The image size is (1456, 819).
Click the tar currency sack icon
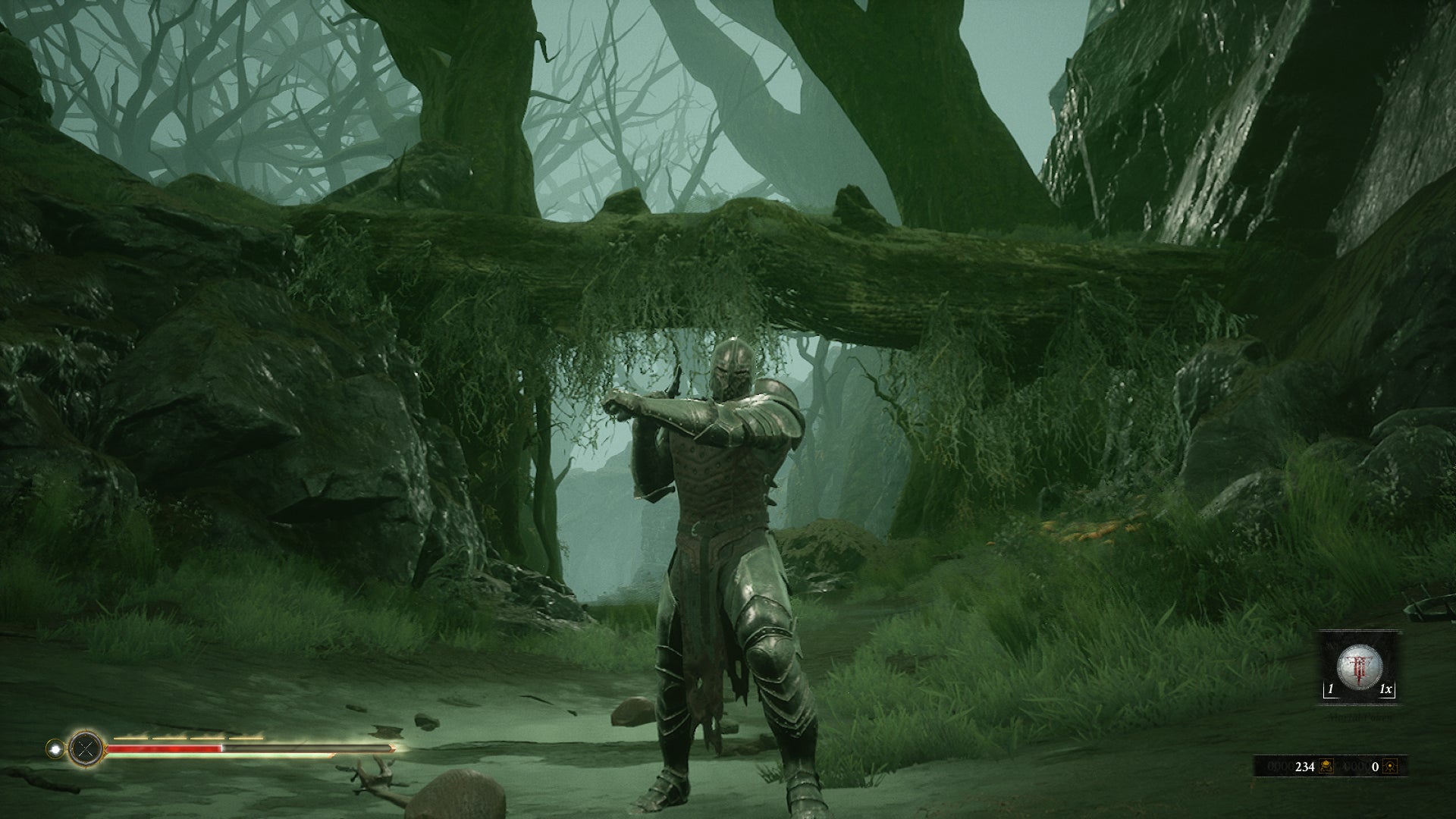1326,767
